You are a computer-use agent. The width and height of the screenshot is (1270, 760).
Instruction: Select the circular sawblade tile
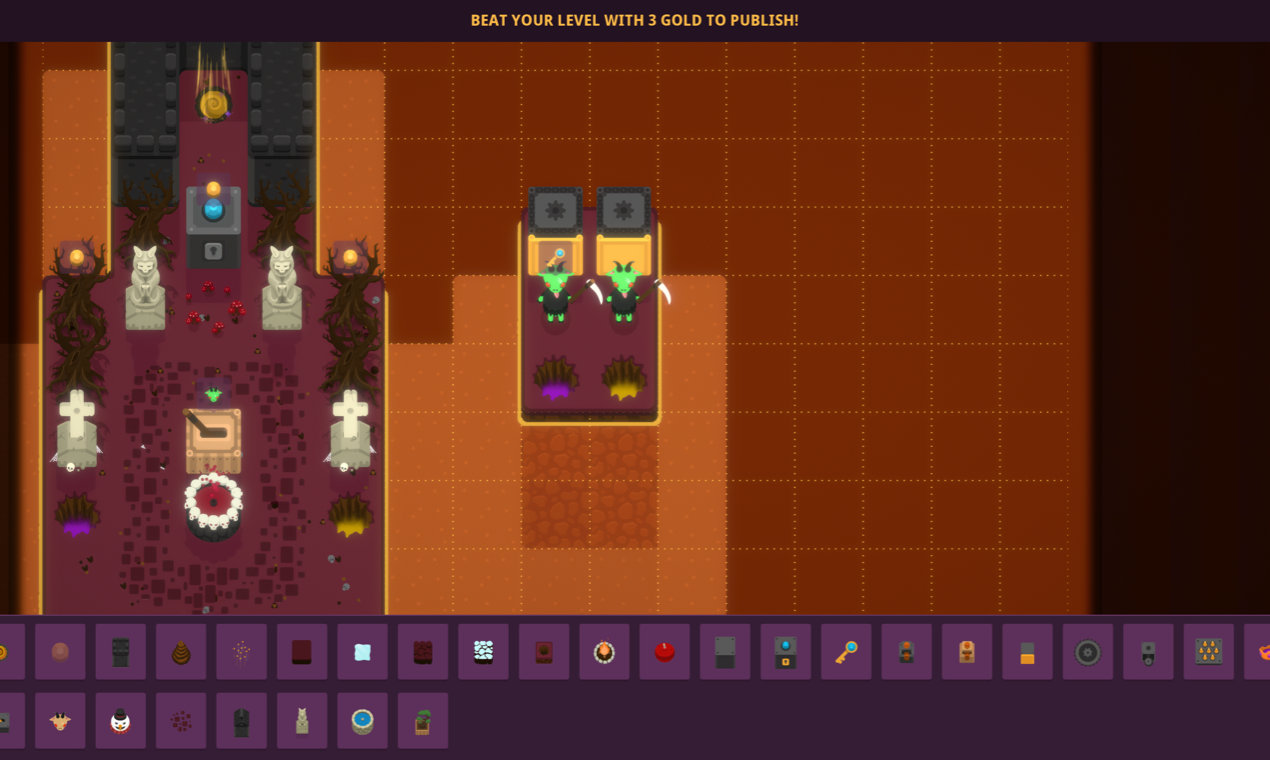tap(1087, 652)
